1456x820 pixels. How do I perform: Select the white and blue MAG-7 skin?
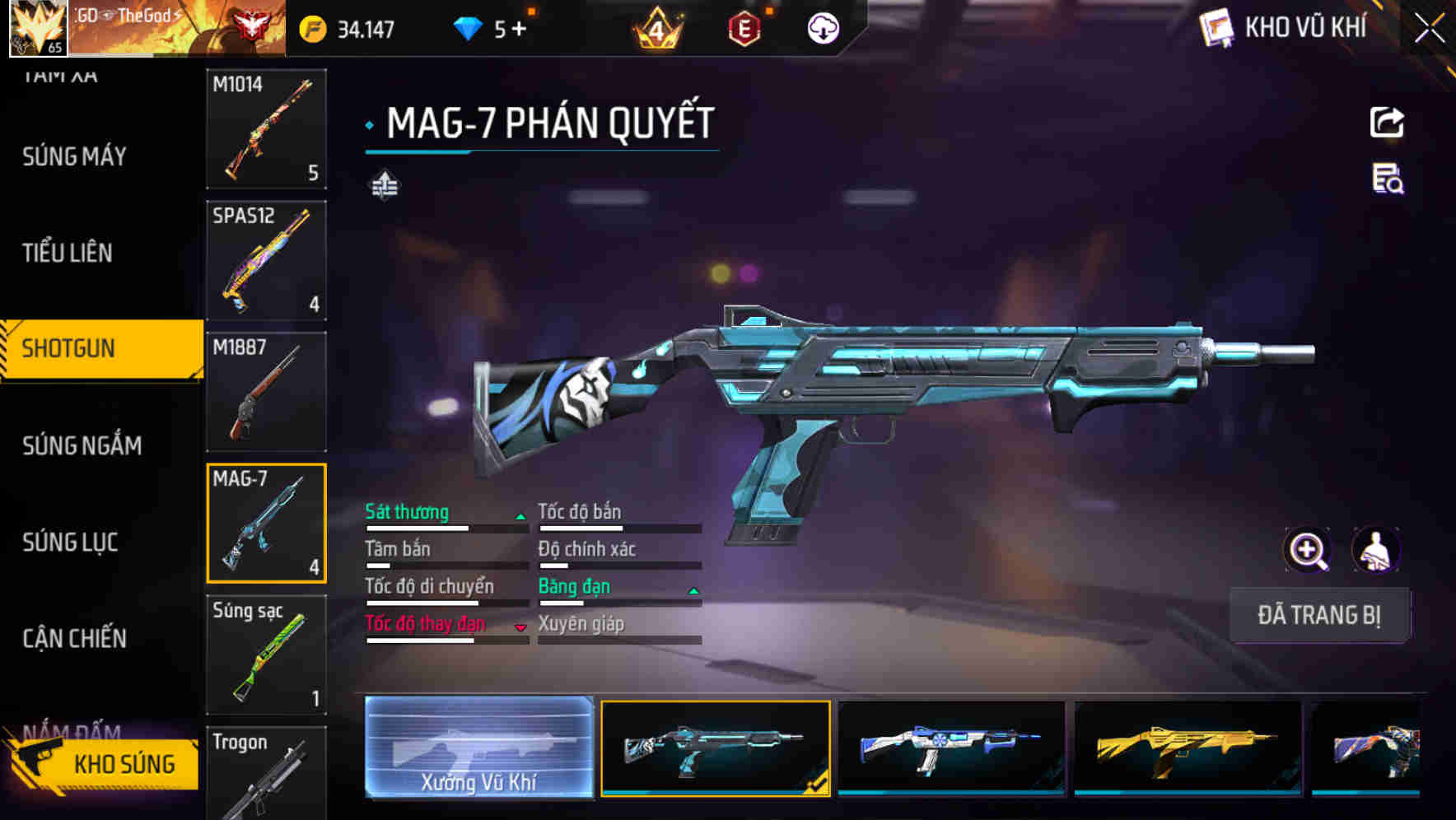tap(951, 748)
